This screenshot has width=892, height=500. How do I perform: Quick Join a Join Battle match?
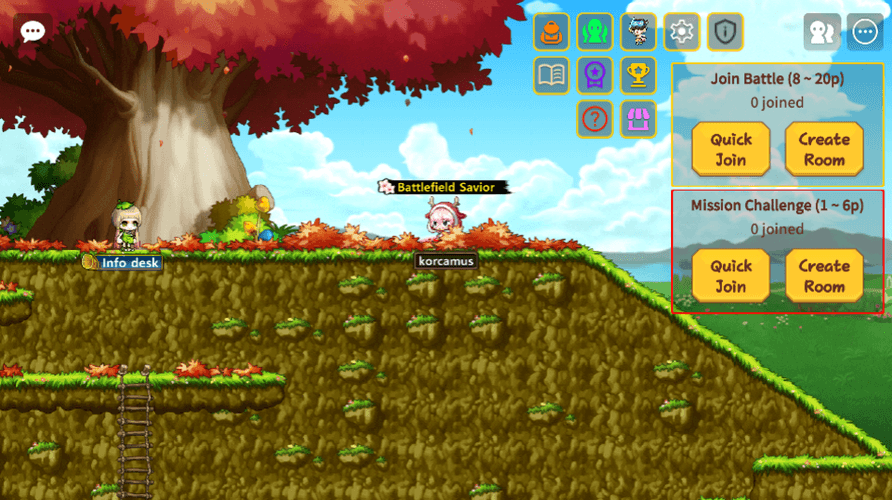pos(731,149)
